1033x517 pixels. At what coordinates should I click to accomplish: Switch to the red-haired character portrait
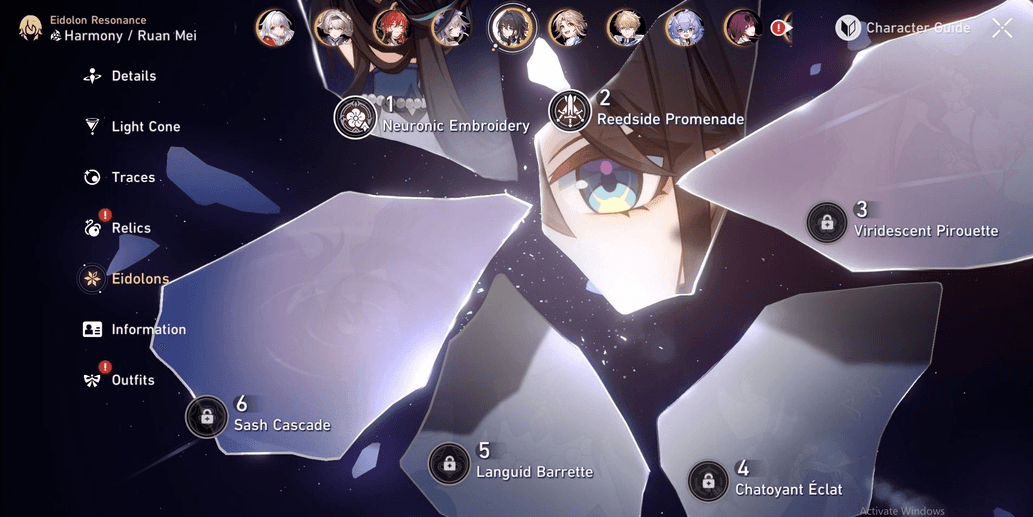(x=392, y=28)
